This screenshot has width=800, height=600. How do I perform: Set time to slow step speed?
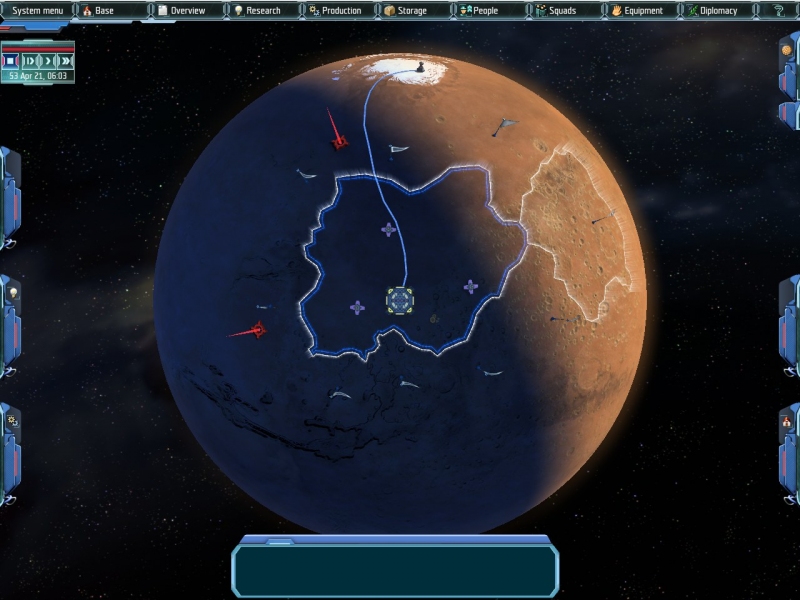coord(28,61)
